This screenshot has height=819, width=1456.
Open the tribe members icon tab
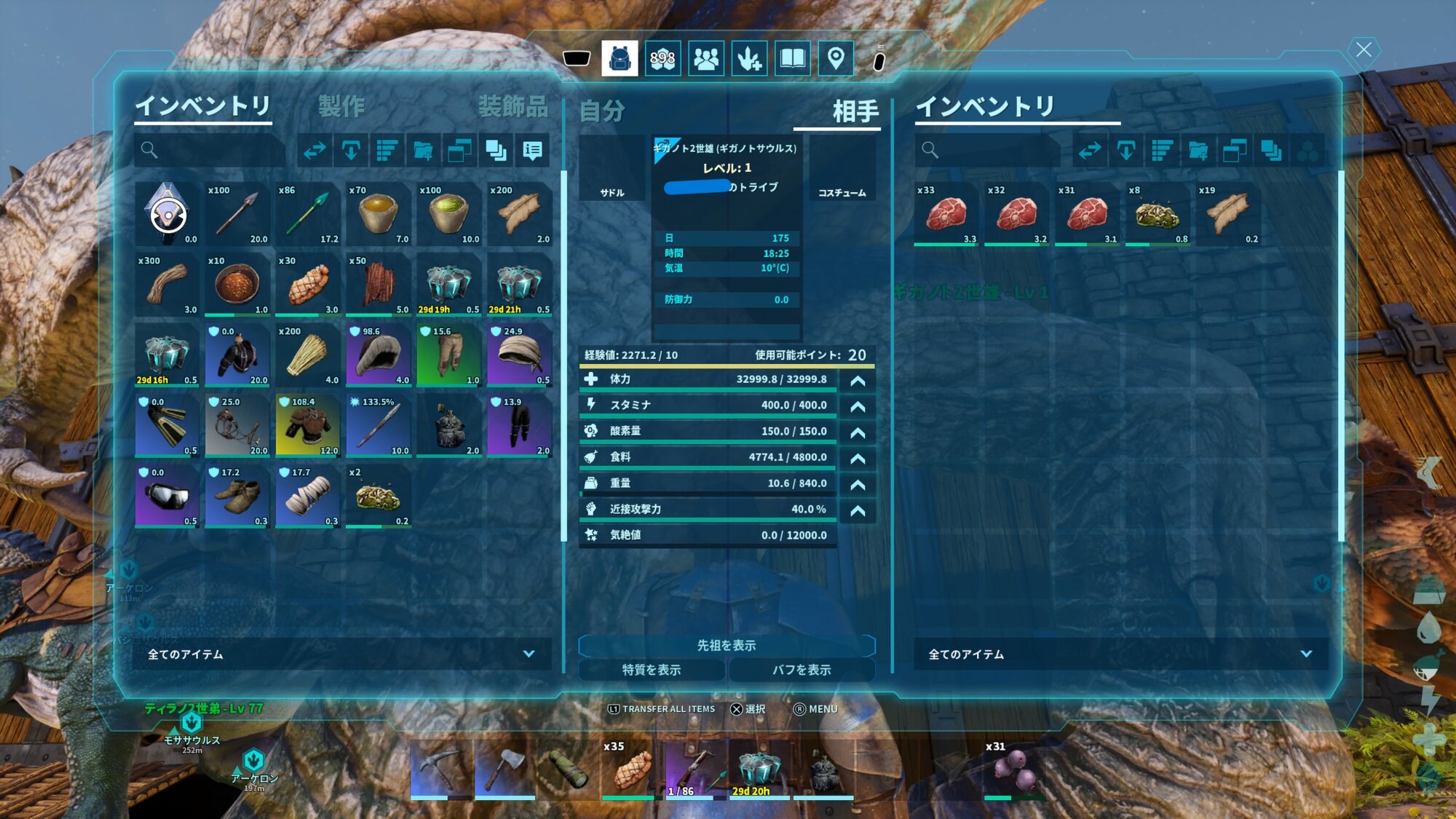(705, 58)
